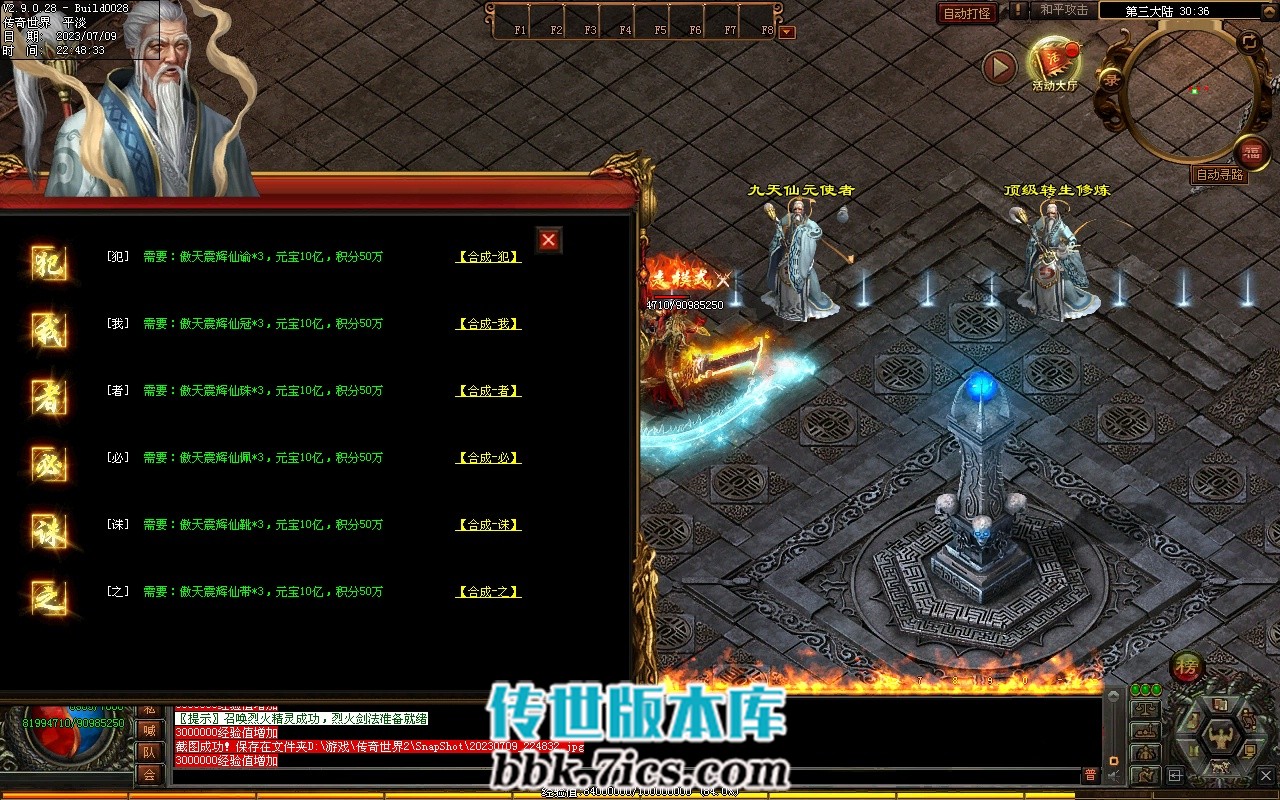Open the 榜 ranking button
This screenshot has width=1280, height=800.
tap(1187, 667)
